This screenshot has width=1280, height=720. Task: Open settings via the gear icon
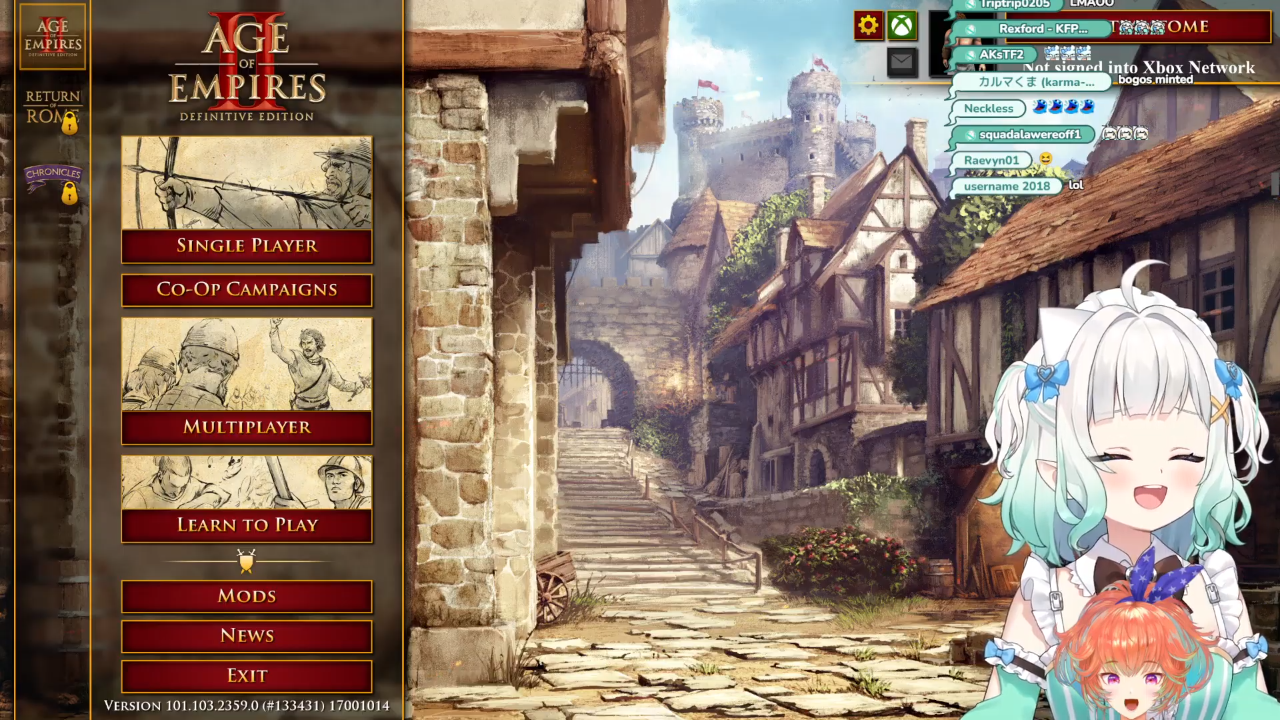tap(868, 26)
